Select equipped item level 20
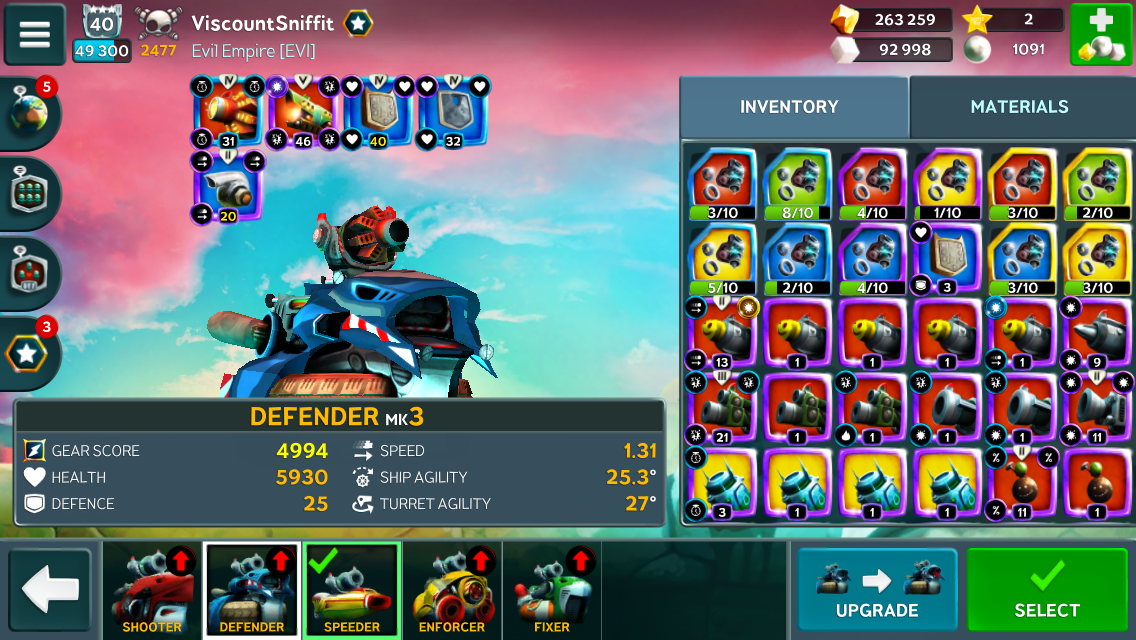Image resolution: width=1136 pixels, height=640 pixels. 228,186
